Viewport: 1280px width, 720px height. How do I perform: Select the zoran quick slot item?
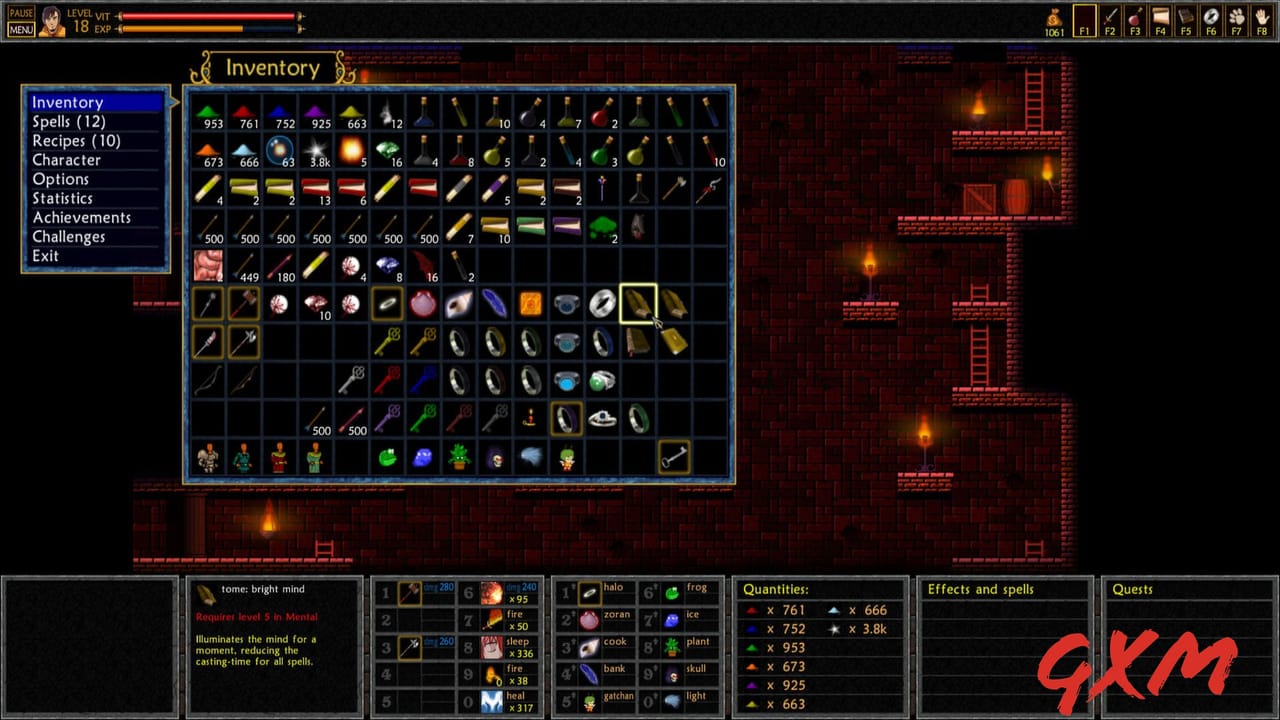pyautogui.click(x=590, y=620)
